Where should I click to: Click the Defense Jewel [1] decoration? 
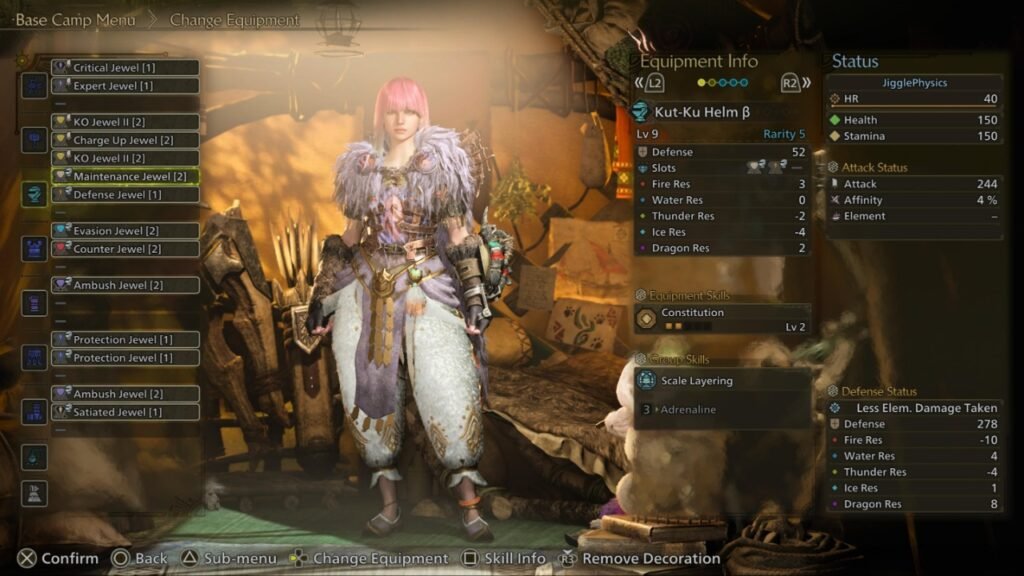(125, 194)
